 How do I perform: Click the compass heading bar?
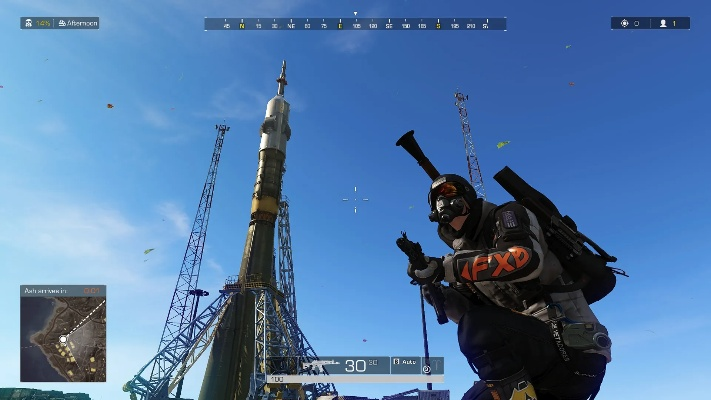click(x=355, y=24)
